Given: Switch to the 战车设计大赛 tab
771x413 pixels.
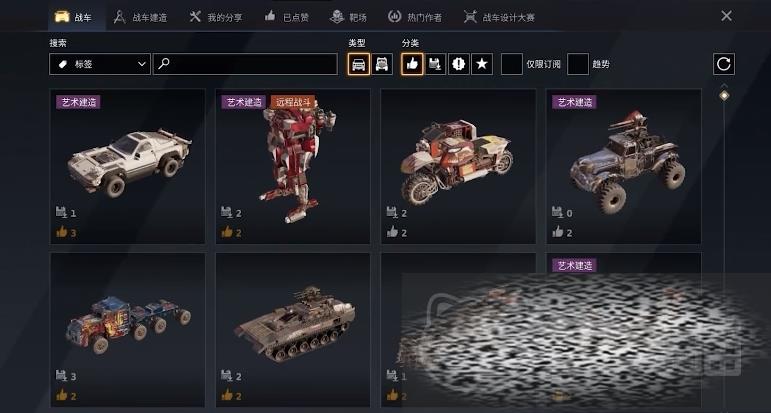Looking at the screenshot, I should (x=499, y=17).
